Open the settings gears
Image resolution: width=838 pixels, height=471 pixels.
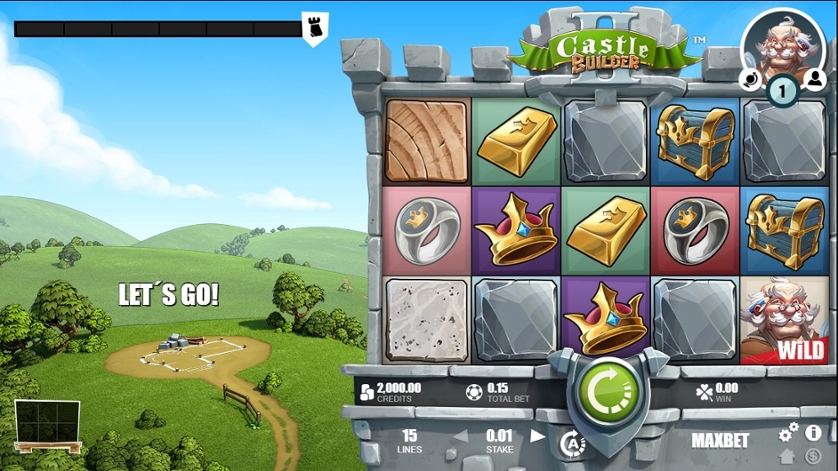pyautogui.click(x=789, y=432)
